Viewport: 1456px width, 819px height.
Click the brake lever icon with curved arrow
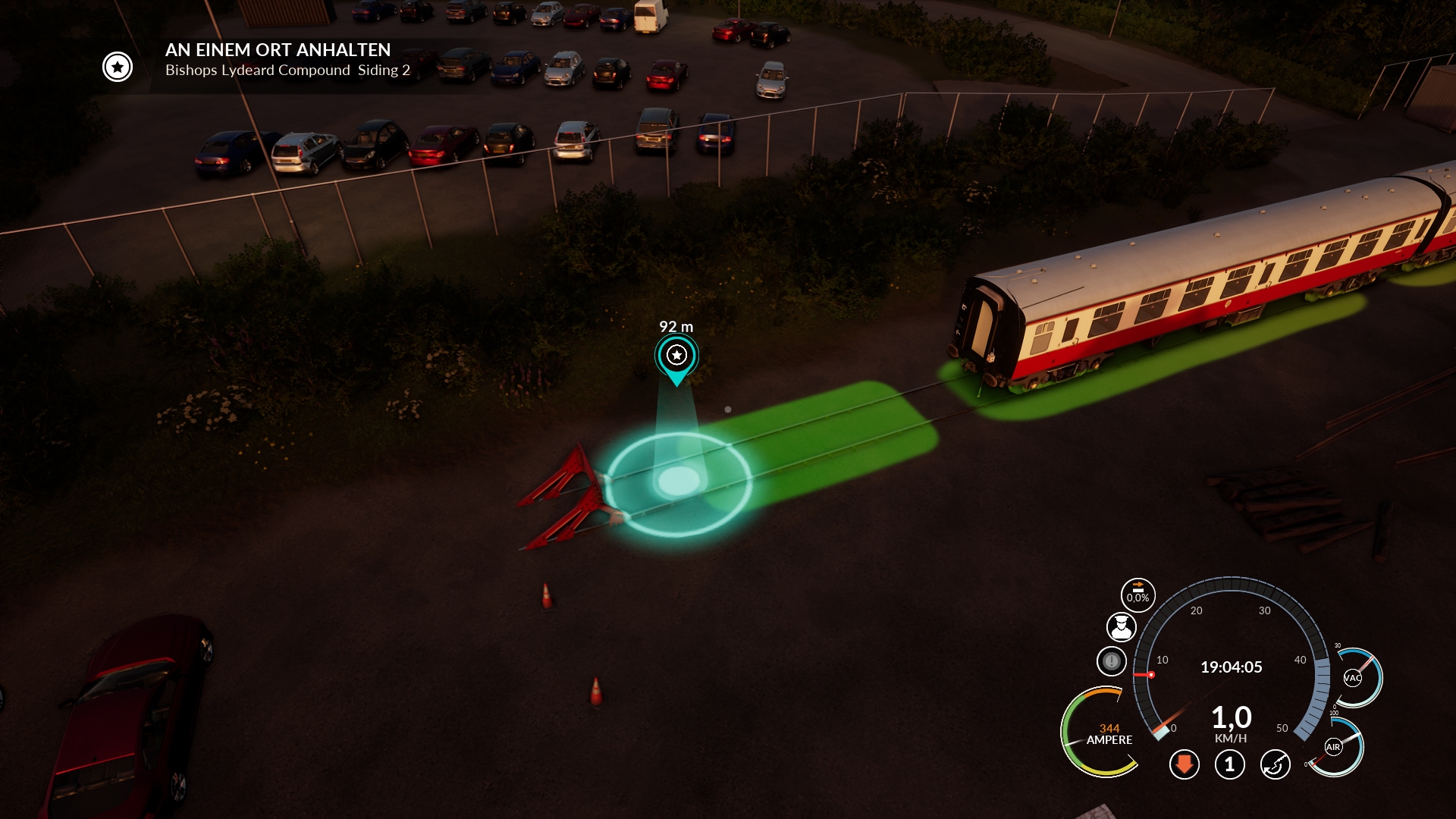[x=1275, y=764]
